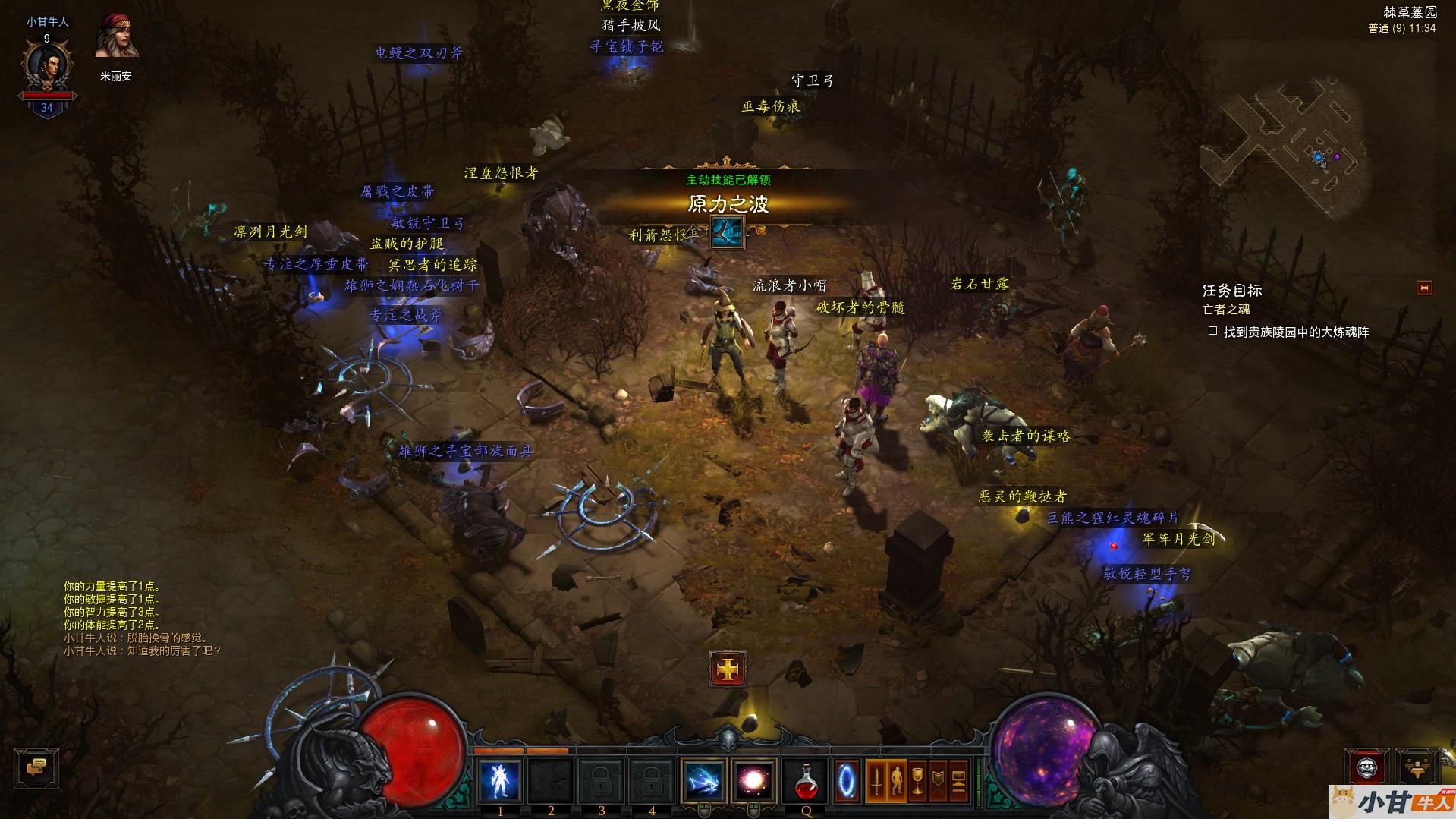Click the banner shield menu button
The image size is (1456, 819).
[x=938, y=781]
